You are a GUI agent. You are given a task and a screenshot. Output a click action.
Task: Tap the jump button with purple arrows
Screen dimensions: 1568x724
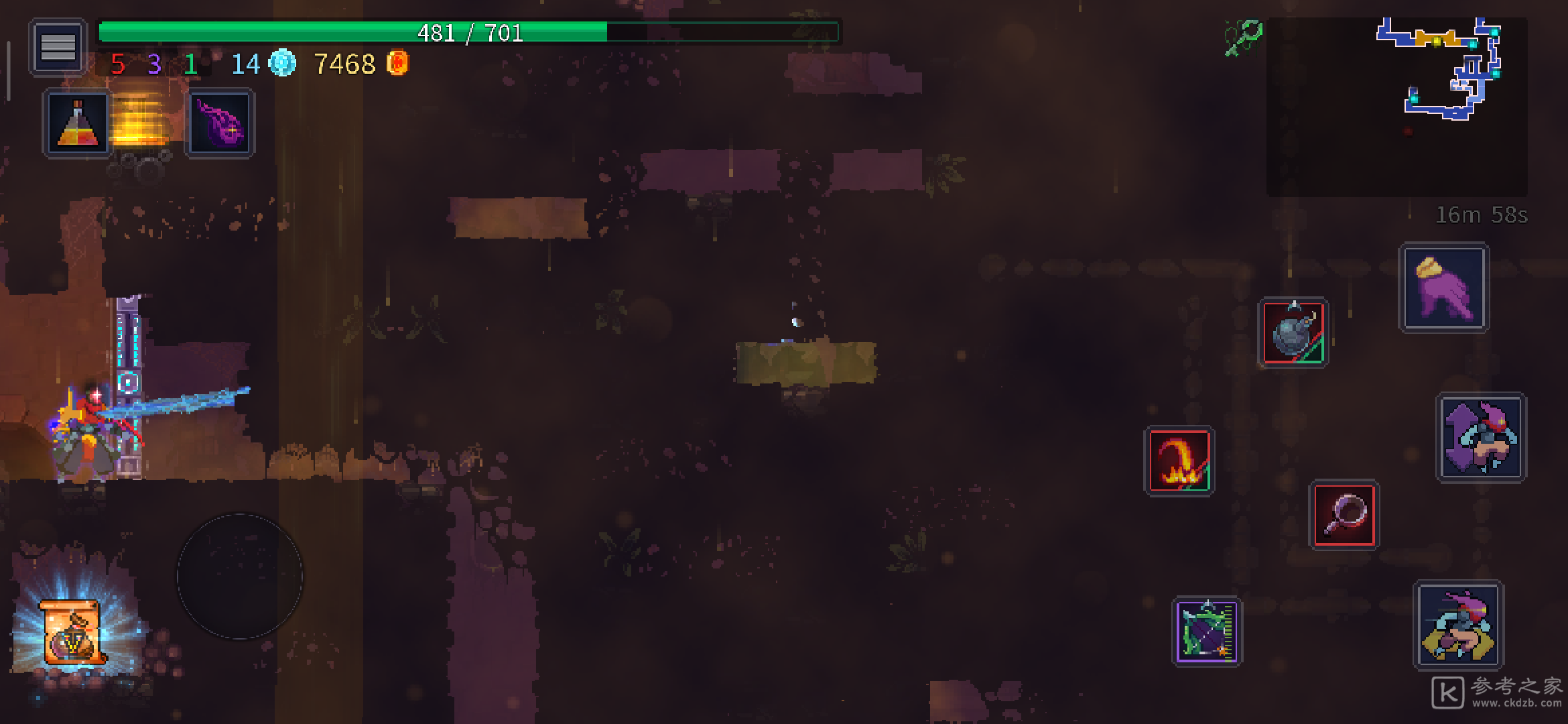(x=1481, y=437)
